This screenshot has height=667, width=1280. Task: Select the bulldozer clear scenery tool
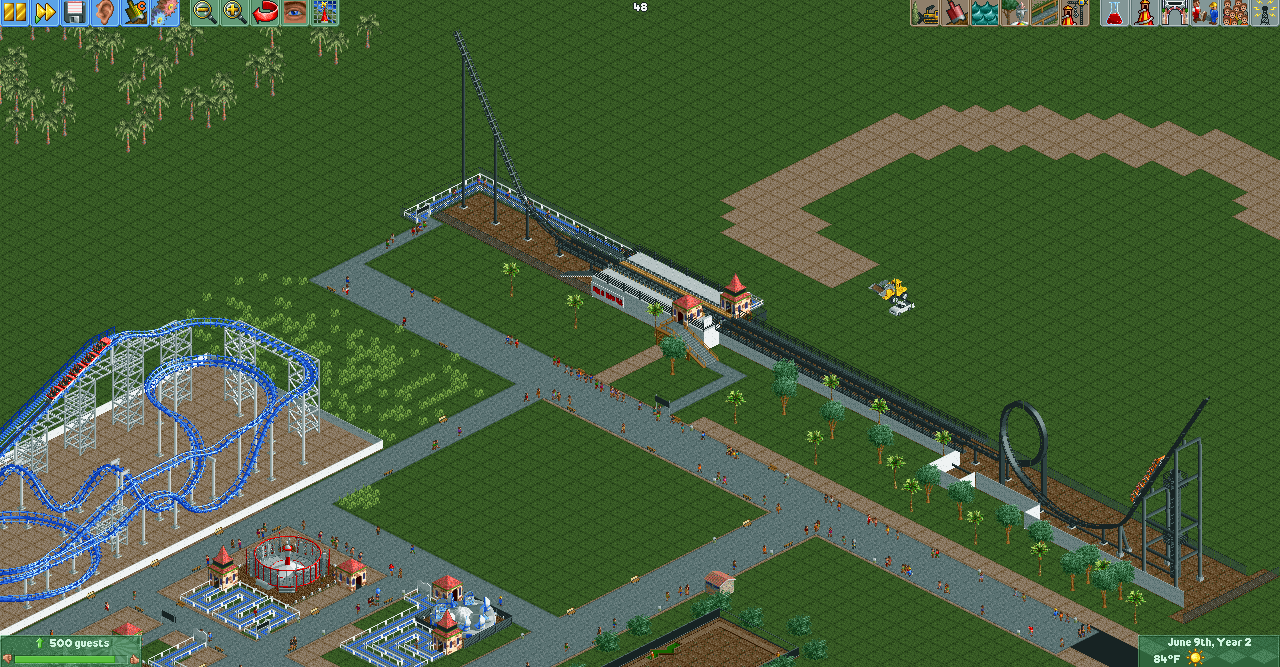pyautogui.click(x=925, y=12)
